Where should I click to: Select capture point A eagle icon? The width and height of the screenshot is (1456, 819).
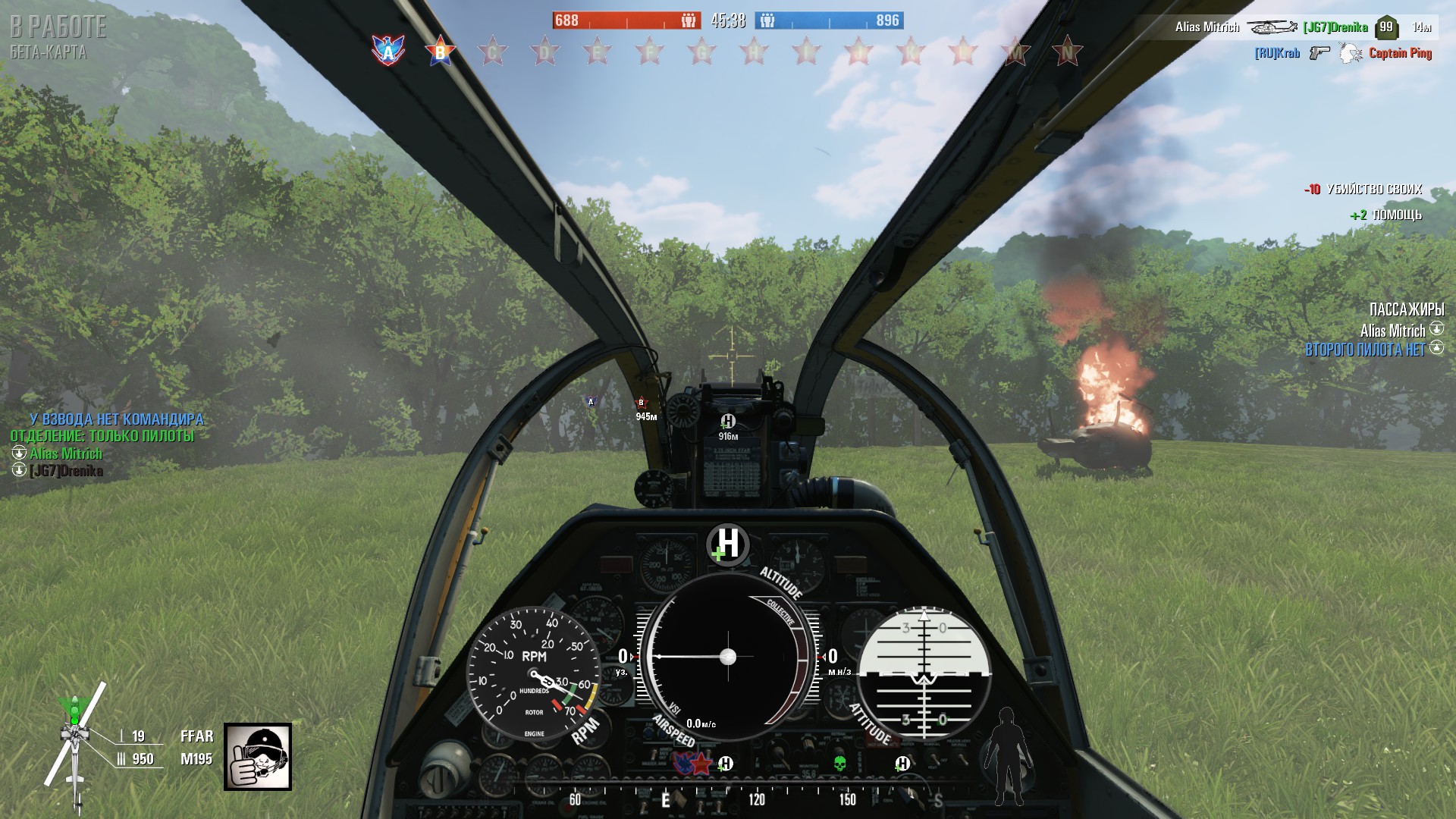point(388,51)
